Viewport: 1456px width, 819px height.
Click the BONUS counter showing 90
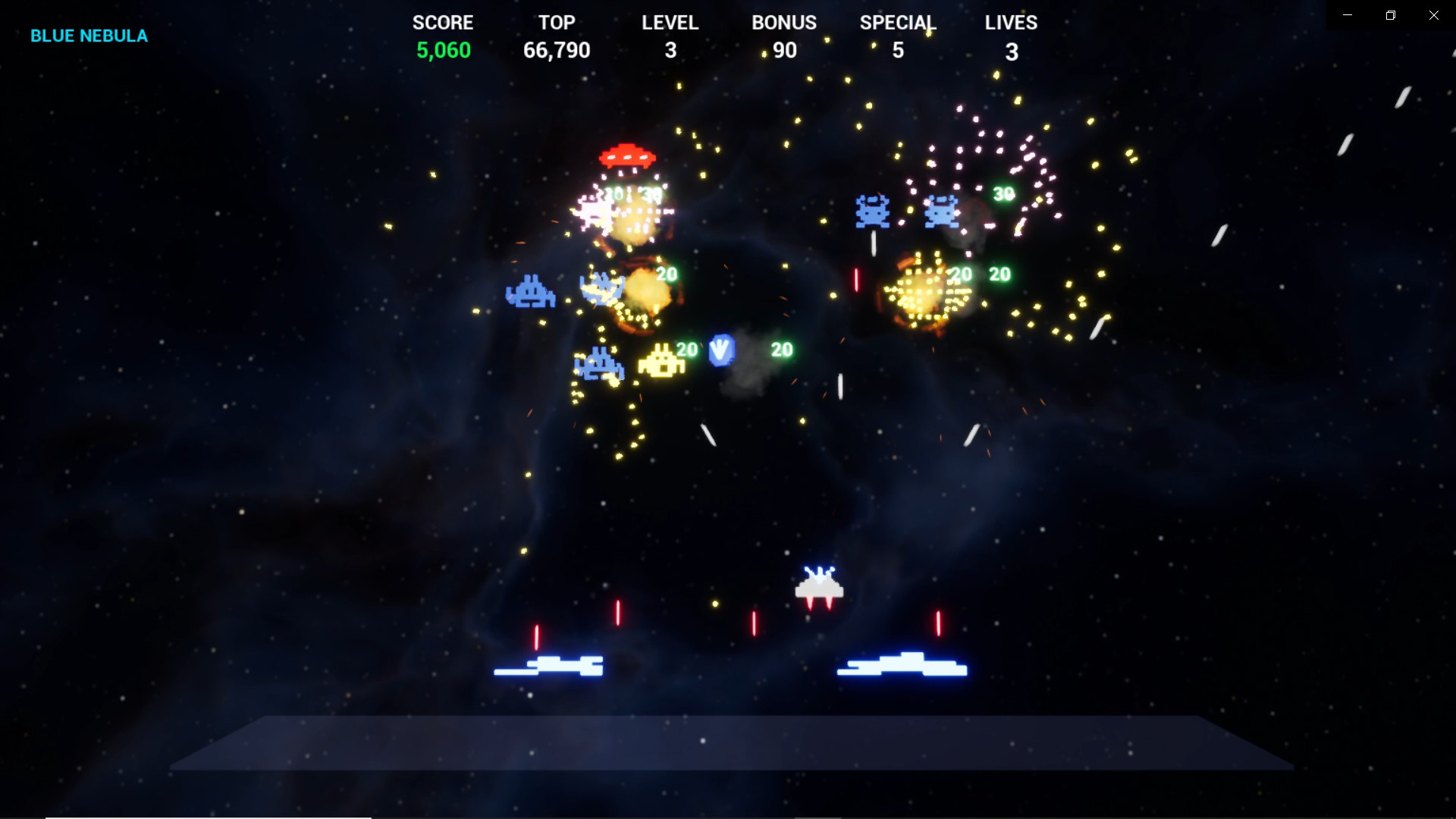tap(783, 50)
